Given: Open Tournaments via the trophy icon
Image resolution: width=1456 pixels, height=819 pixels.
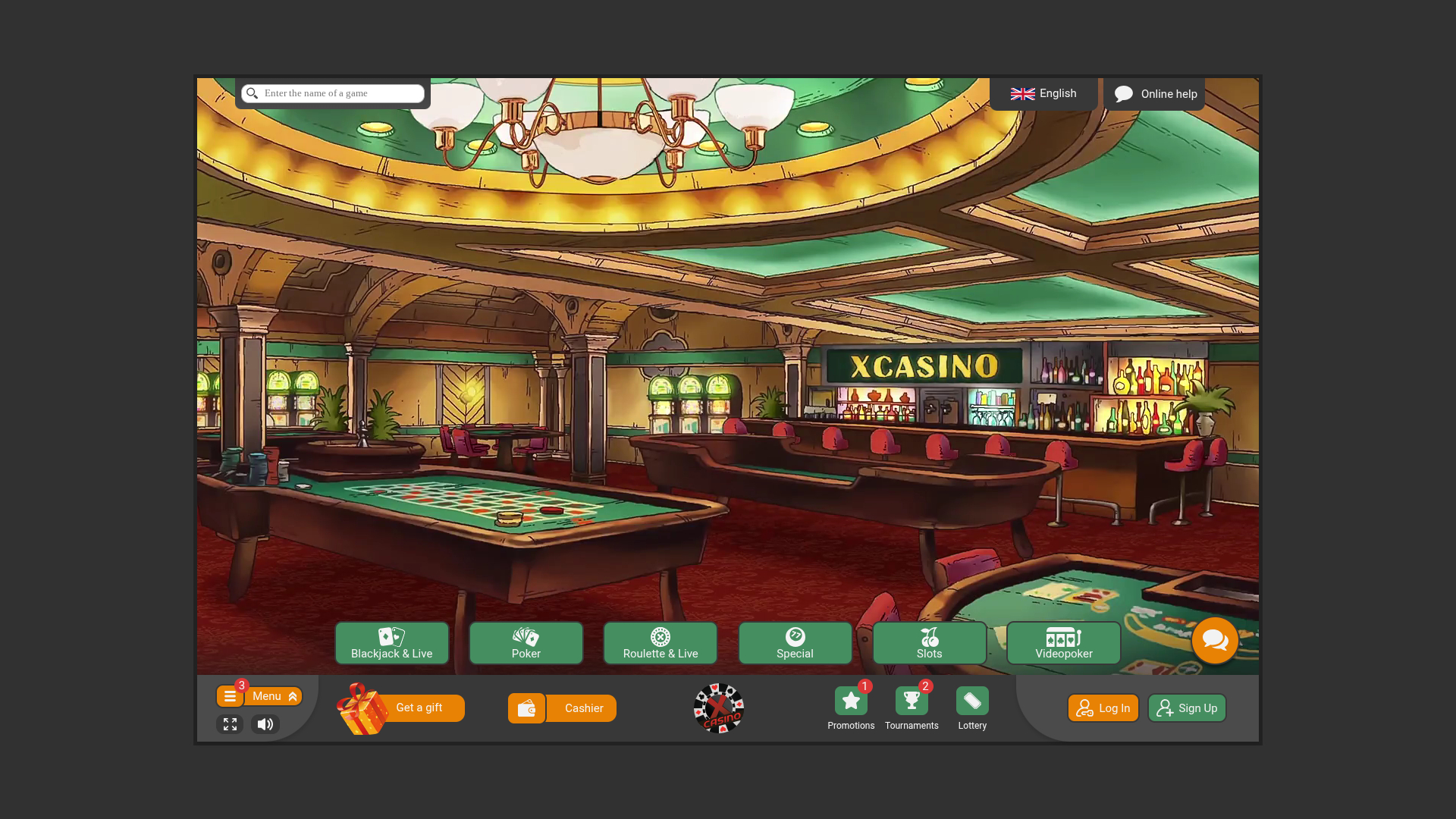Looking at the screenshot, I should pos(912,701).
